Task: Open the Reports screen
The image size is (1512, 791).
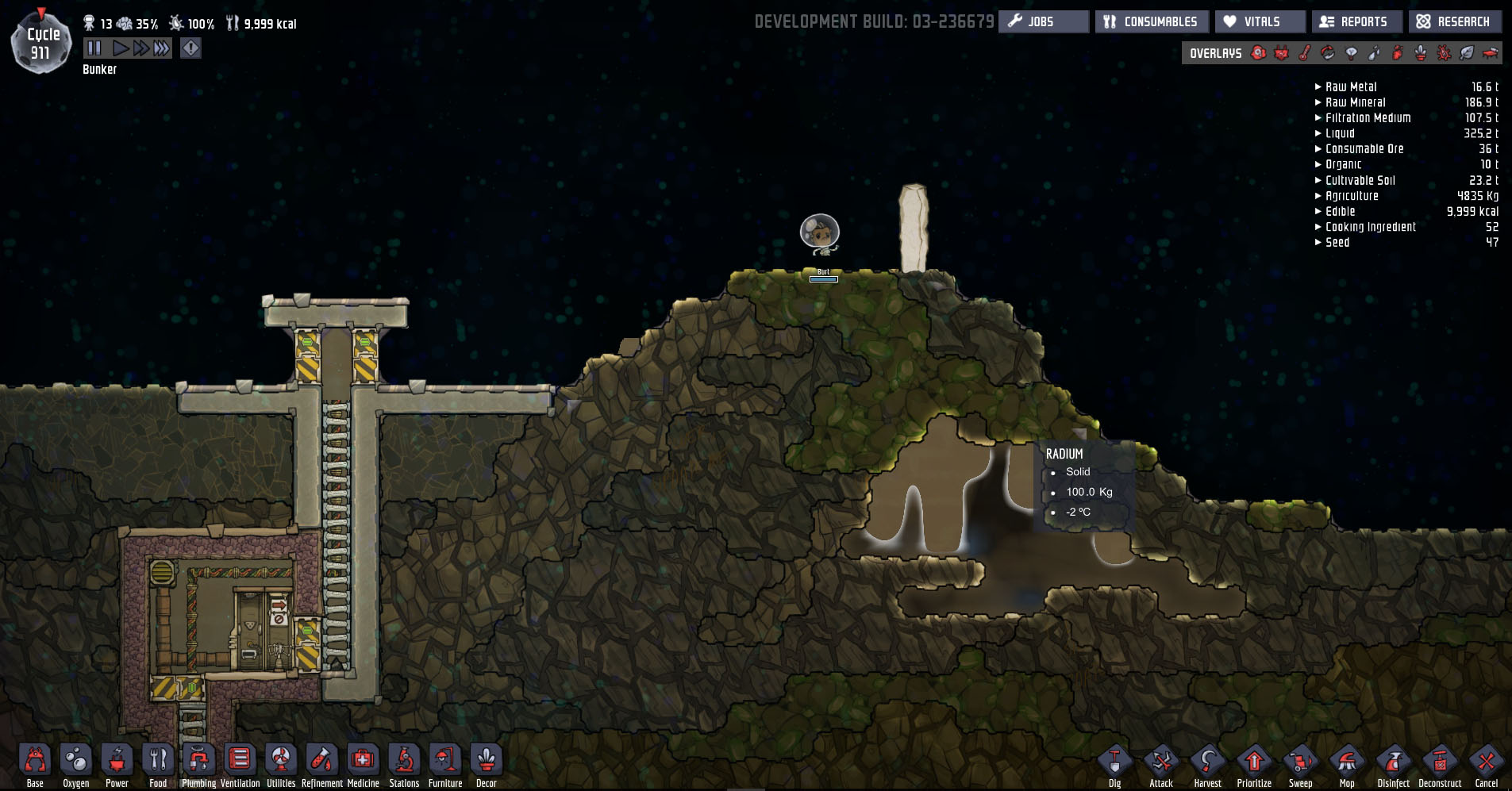Action: click(x=1356, y=21)
